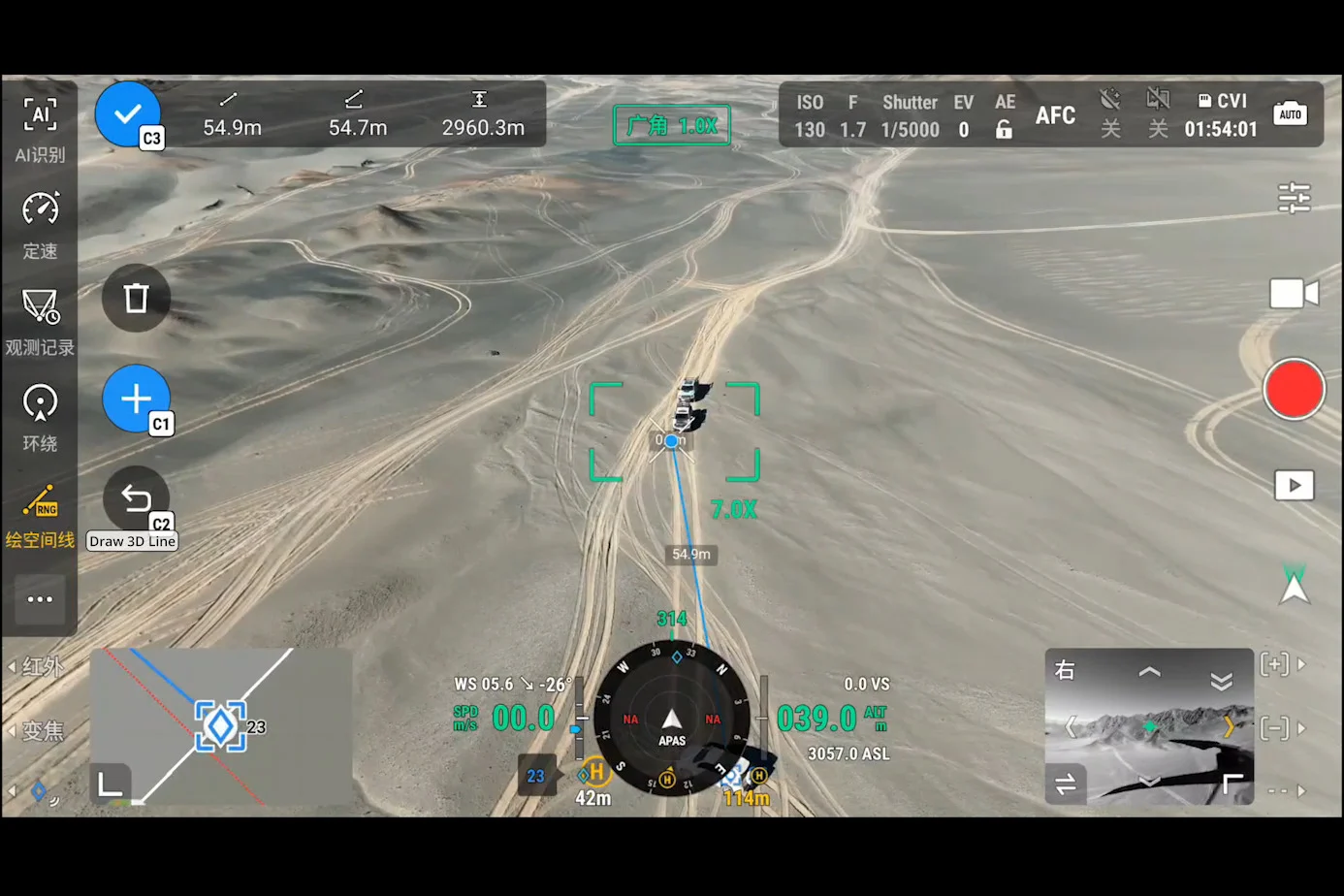Screen dimensions: 1344x896
Task: Open the camera settings sliders icon
Action: point(1294,198)
